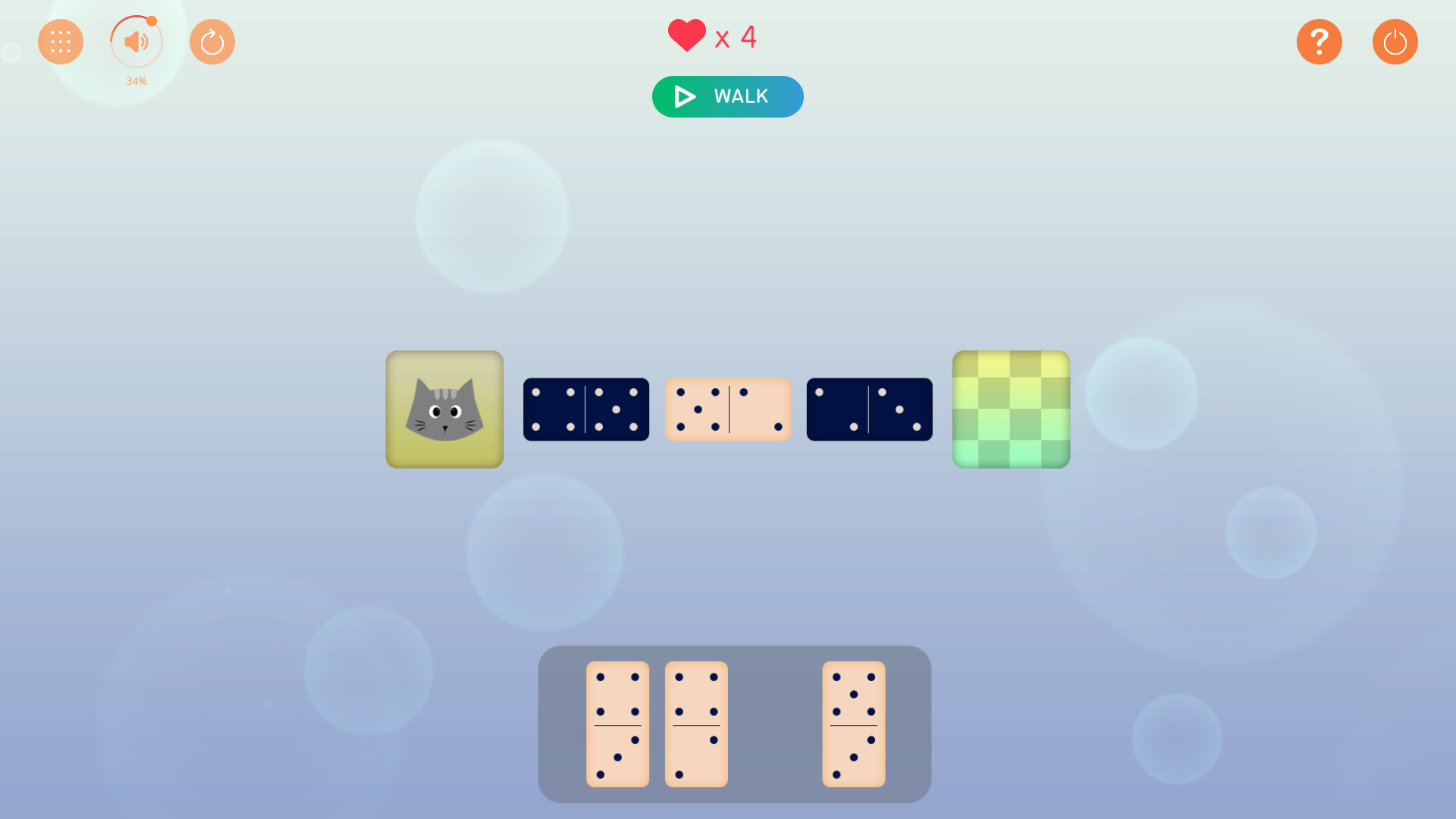This screenshot has height=819, width=1456.
Task: Restart the level with the circular arrow icon
Action: 212,42
